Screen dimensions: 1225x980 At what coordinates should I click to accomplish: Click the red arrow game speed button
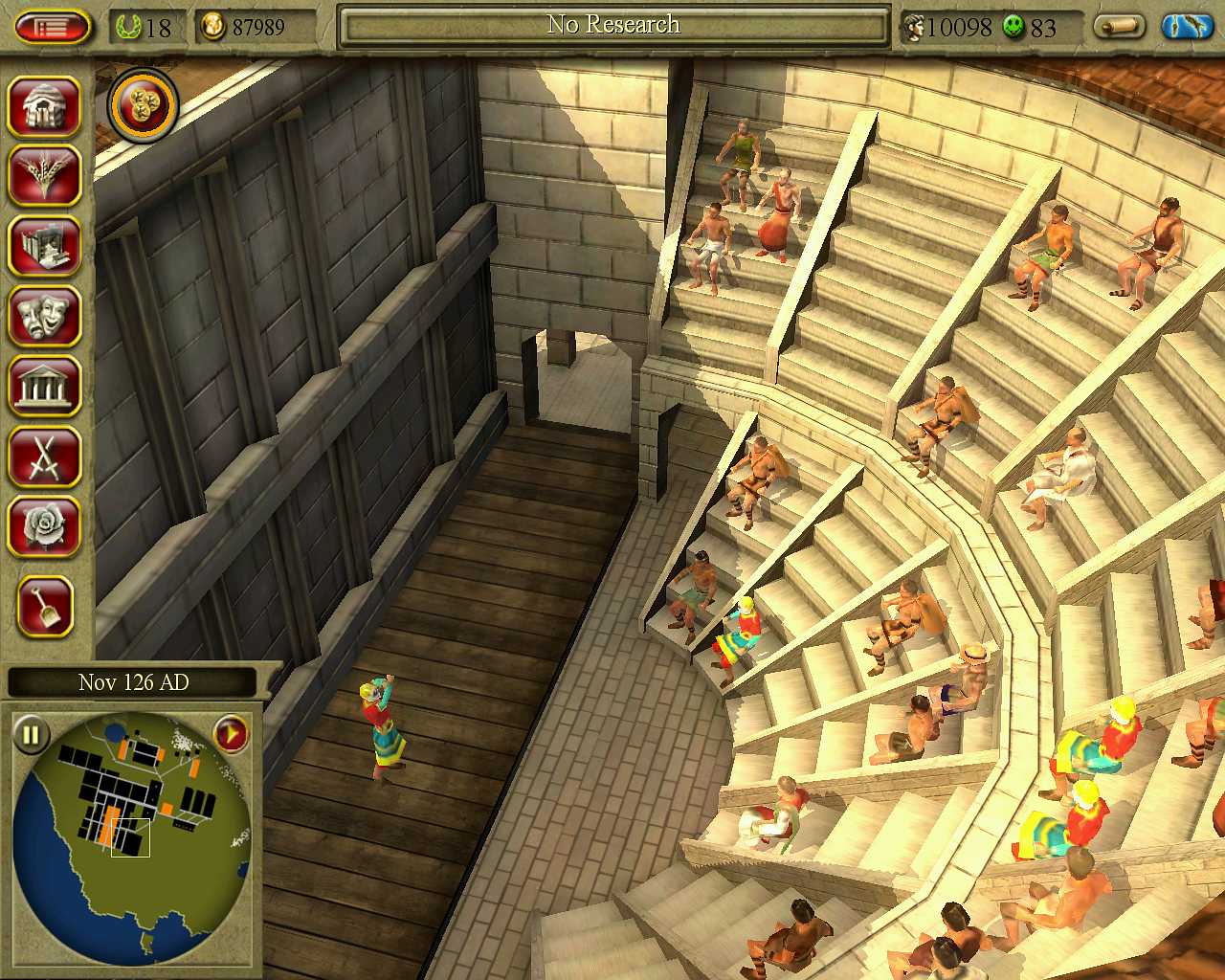click(x=230, y=735)
